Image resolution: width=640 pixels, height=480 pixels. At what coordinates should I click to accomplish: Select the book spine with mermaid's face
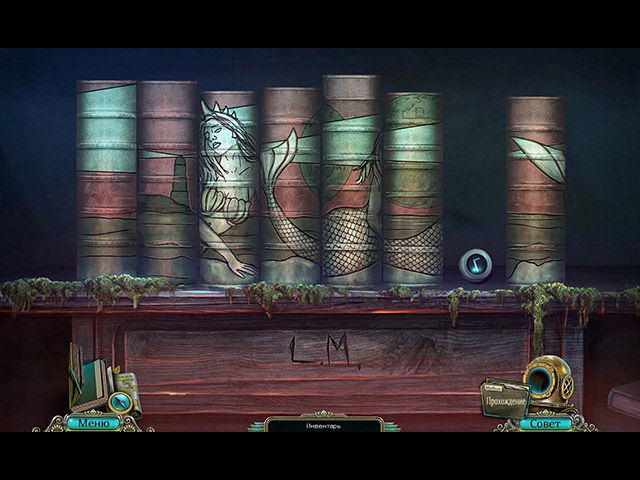click(229, 185)
